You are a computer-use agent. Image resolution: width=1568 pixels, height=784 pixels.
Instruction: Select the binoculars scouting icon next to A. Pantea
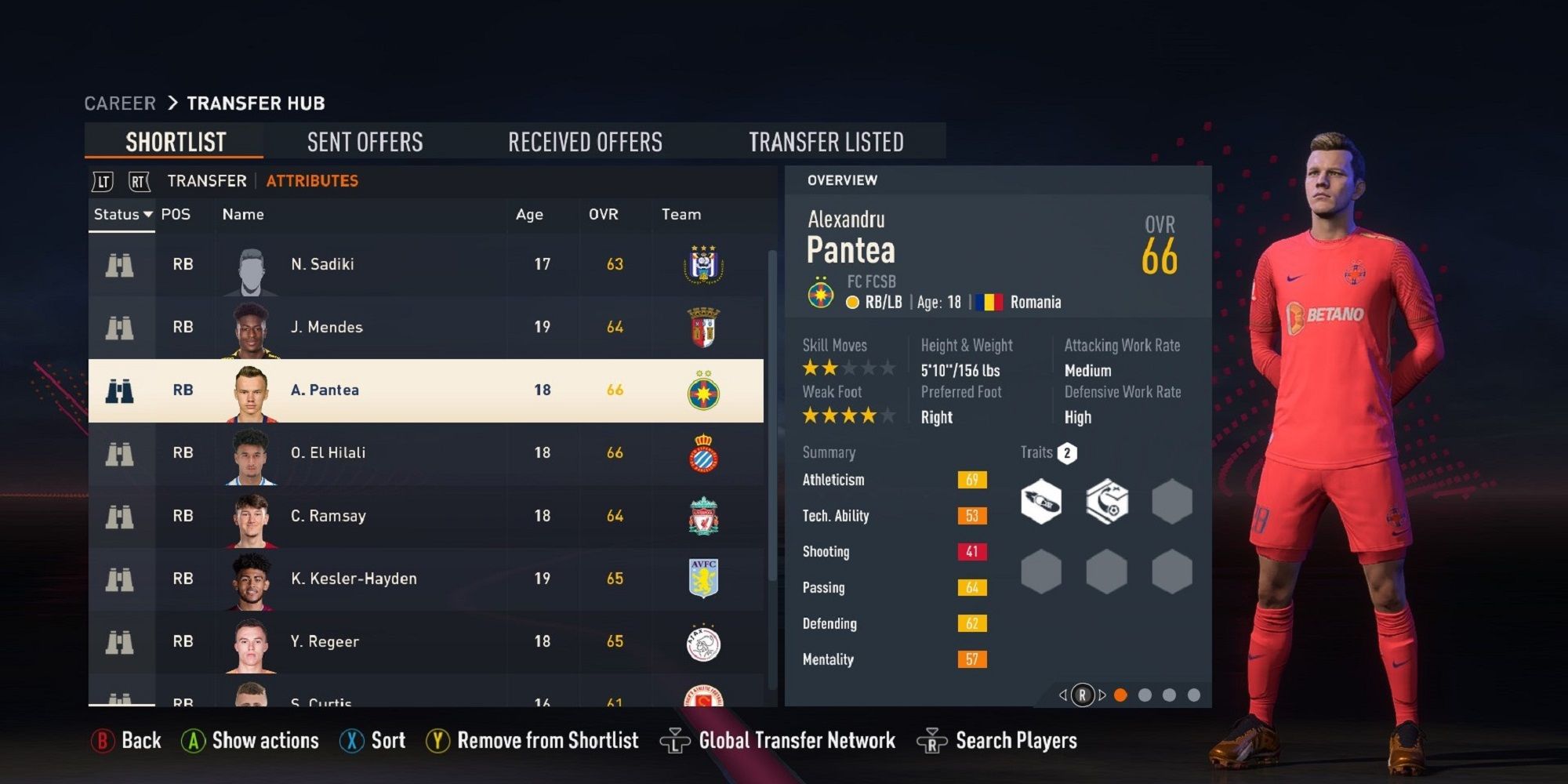[x=119, y=390]
